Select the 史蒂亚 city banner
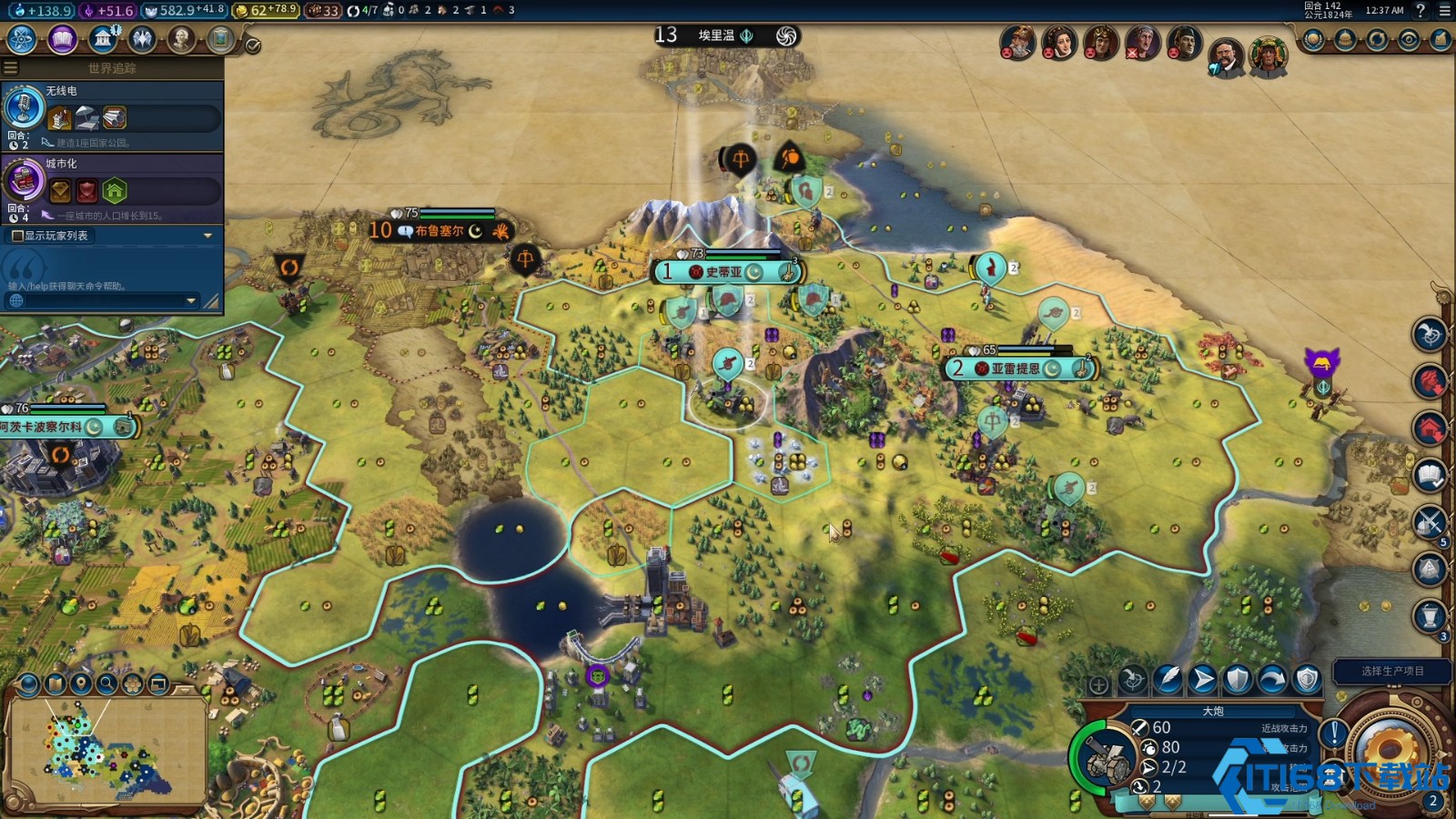 pyautogui.click(x=725, y=272)
